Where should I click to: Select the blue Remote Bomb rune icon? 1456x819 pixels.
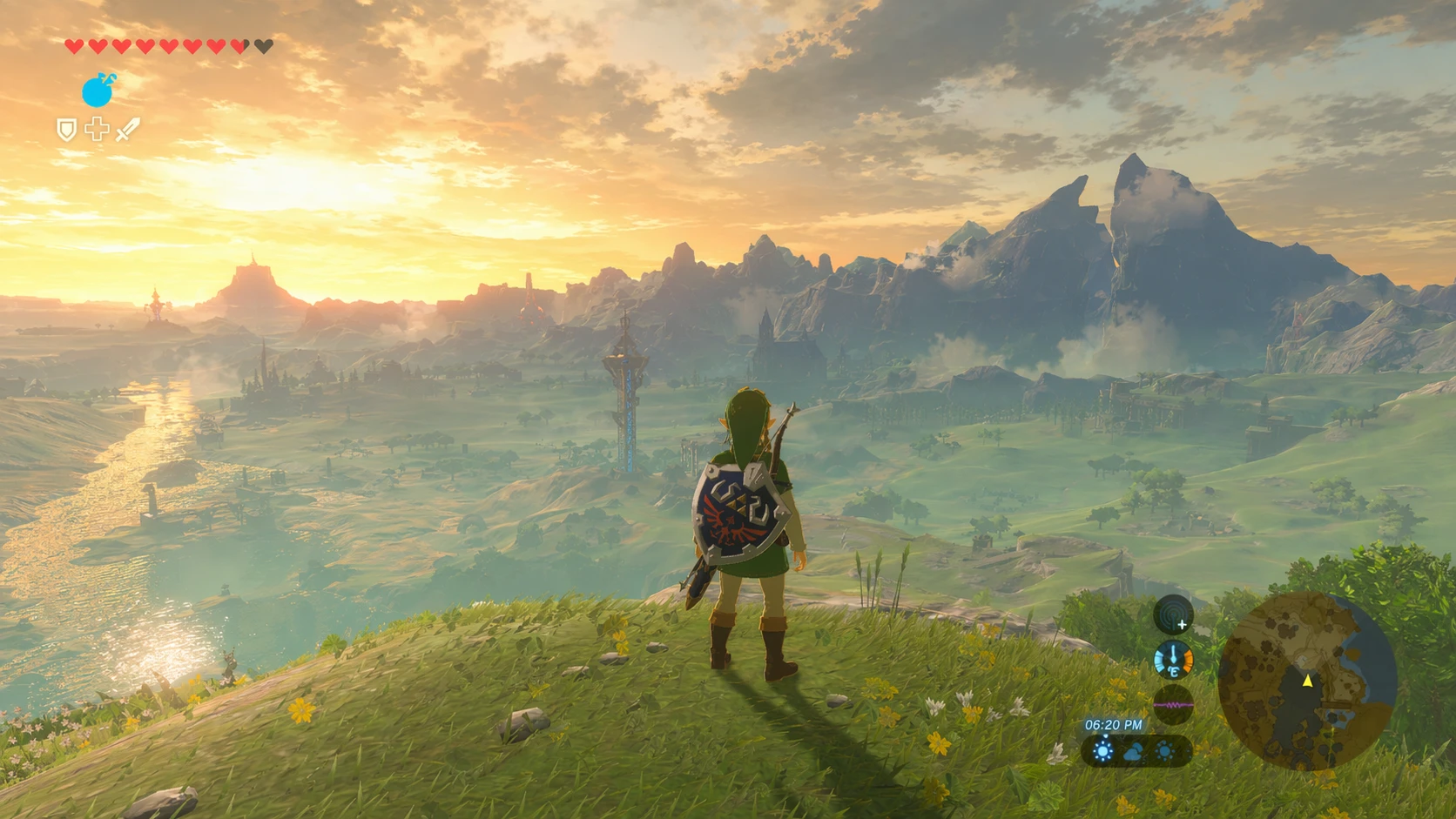click(98, 91)
